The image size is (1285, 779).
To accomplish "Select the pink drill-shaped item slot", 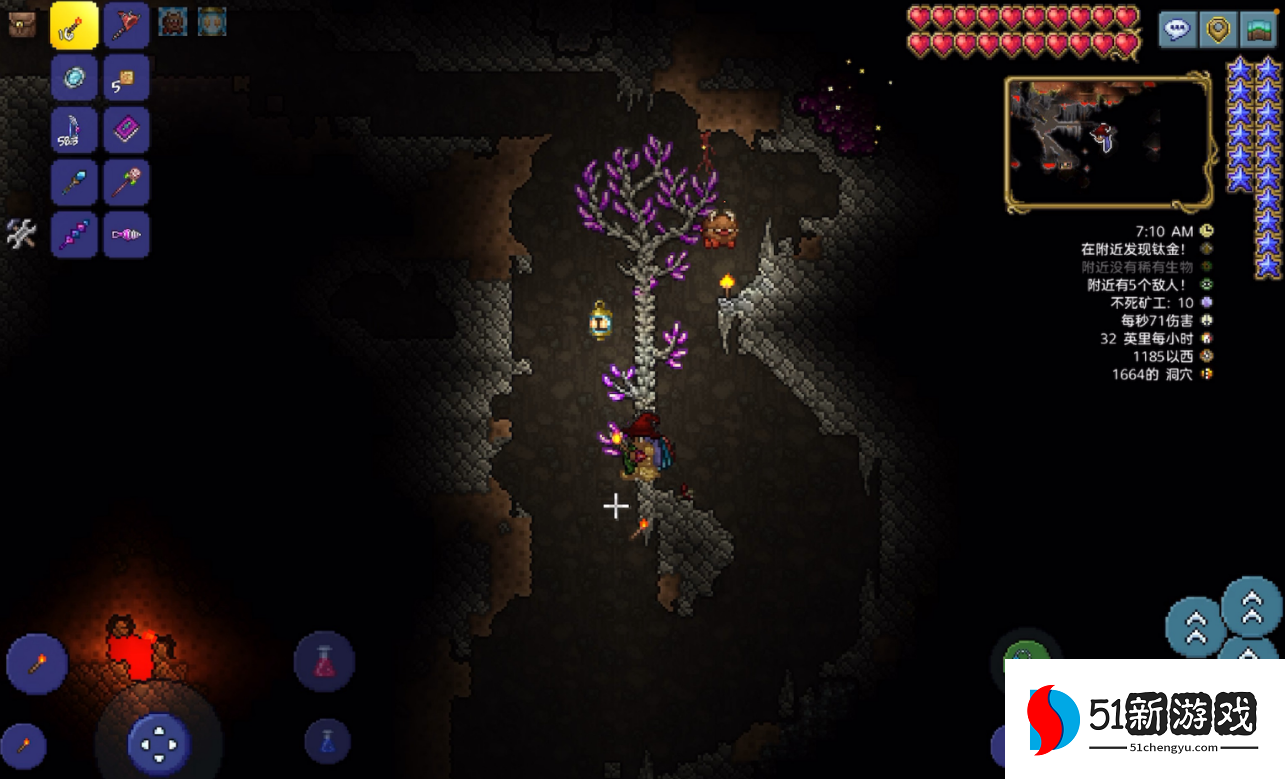I will pyautogui.click(x=127, y=235).
